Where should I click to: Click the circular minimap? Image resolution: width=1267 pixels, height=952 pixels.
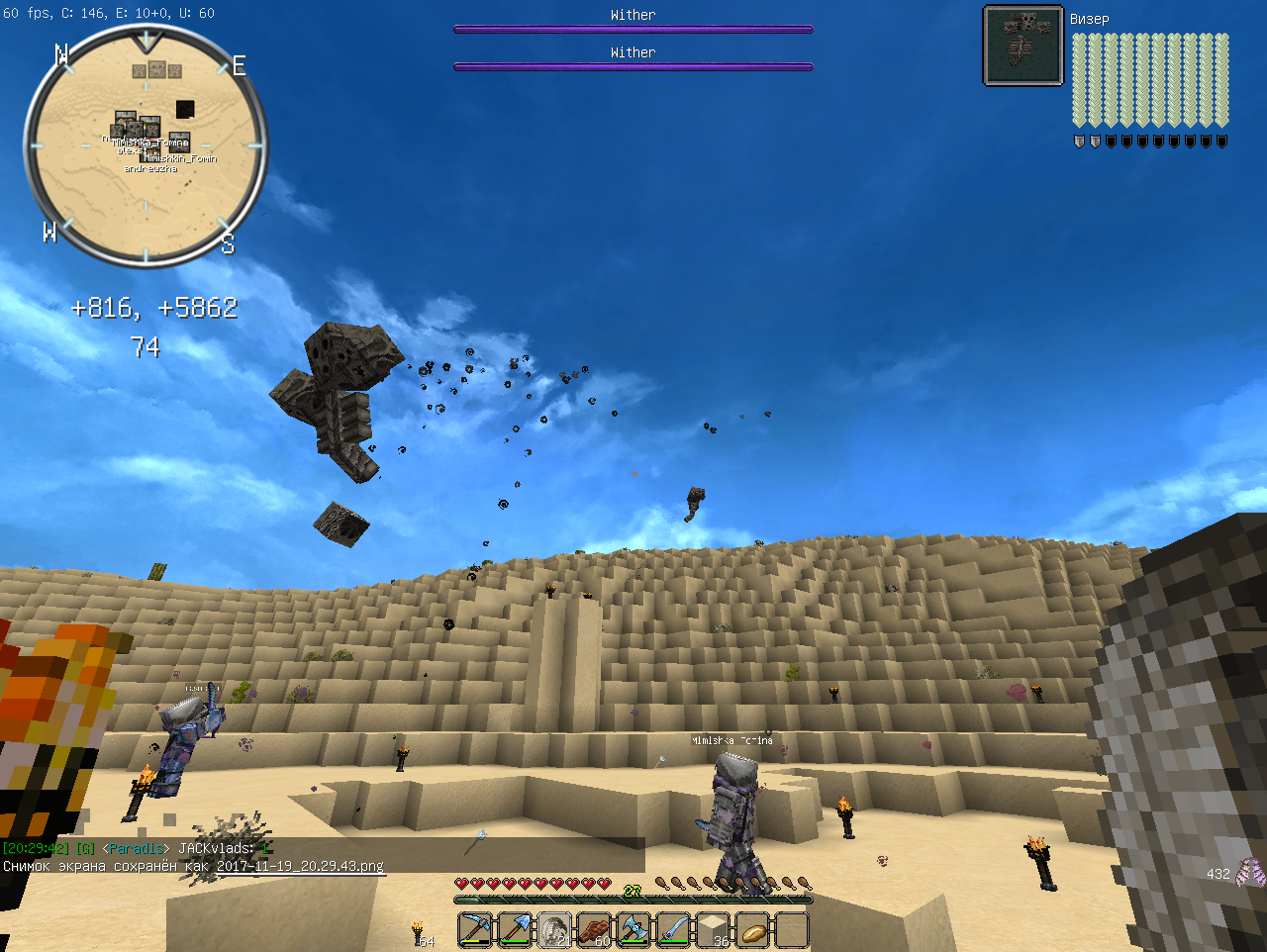(146, 146)
